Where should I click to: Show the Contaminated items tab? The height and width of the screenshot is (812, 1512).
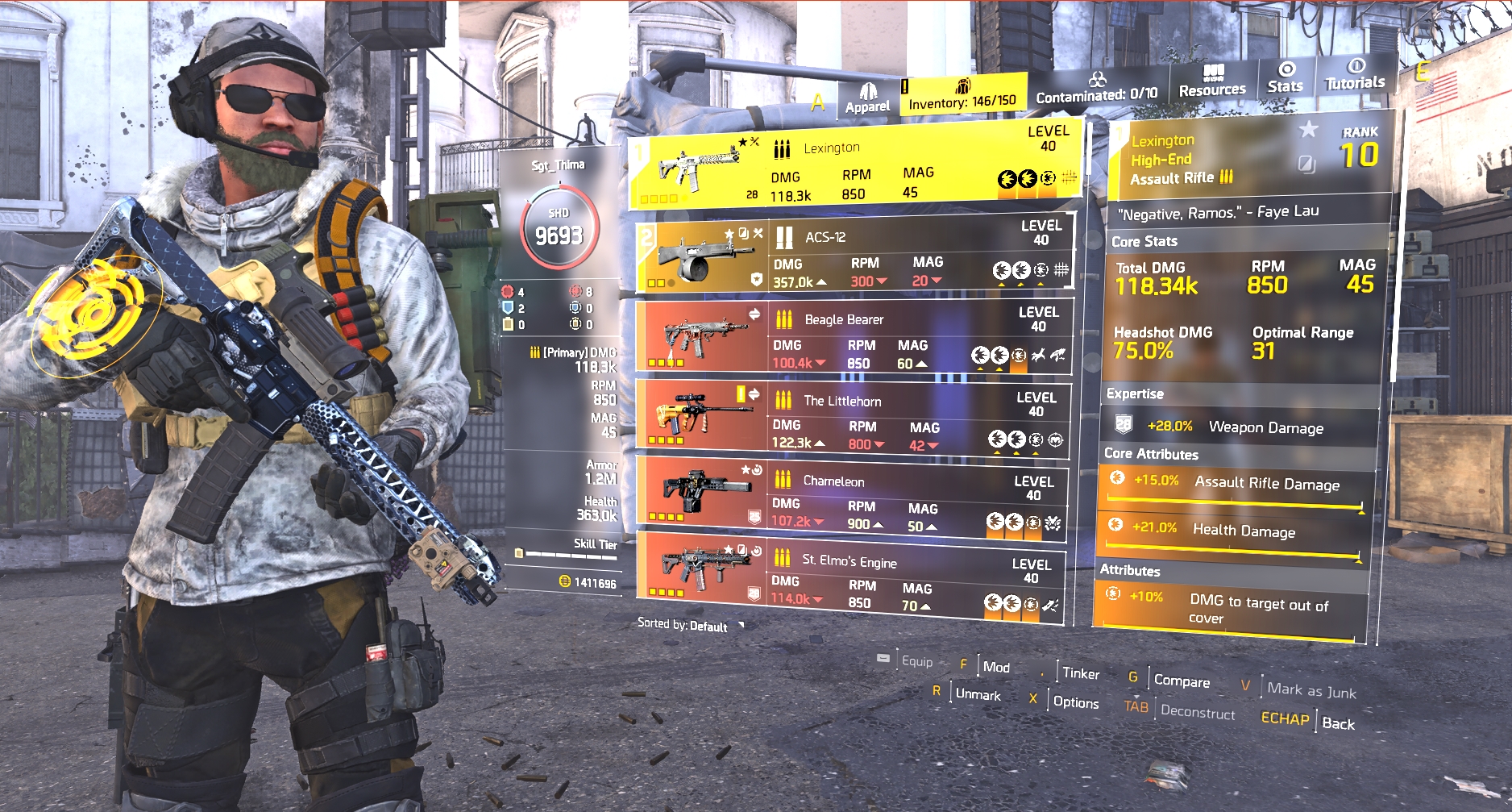(x=1096, y=89)
